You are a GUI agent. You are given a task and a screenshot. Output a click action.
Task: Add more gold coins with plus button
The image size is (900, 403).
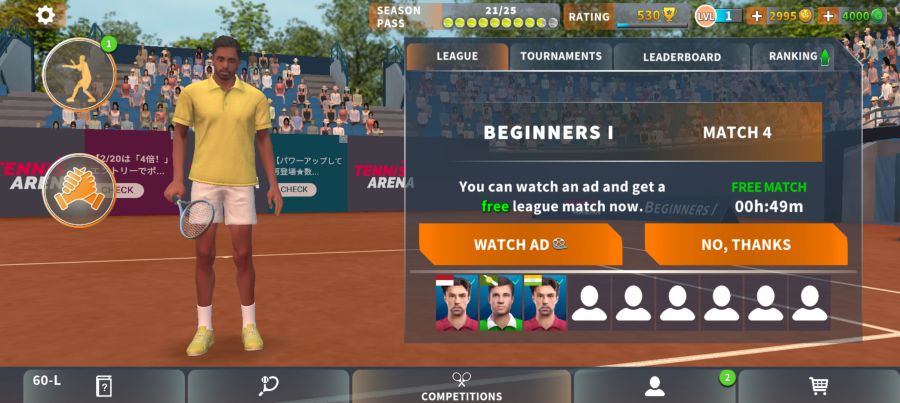coord(756,15)
